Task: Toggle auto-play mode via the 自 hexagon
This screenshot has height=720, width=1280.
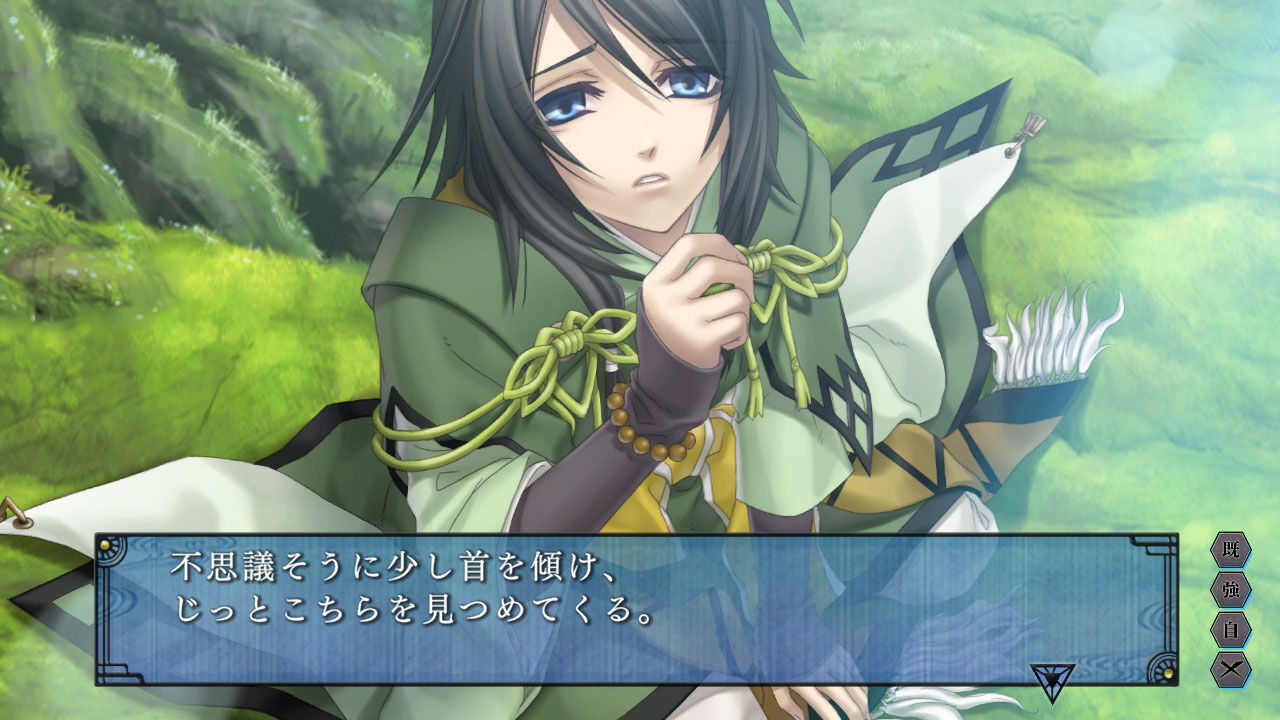Action: coord(1230,628)
